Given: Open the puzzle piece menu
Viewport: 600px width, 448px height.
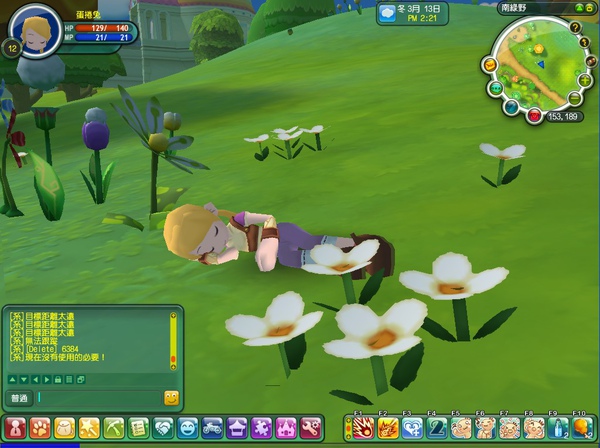Looking at the screenshot, I should pos(261,428).
